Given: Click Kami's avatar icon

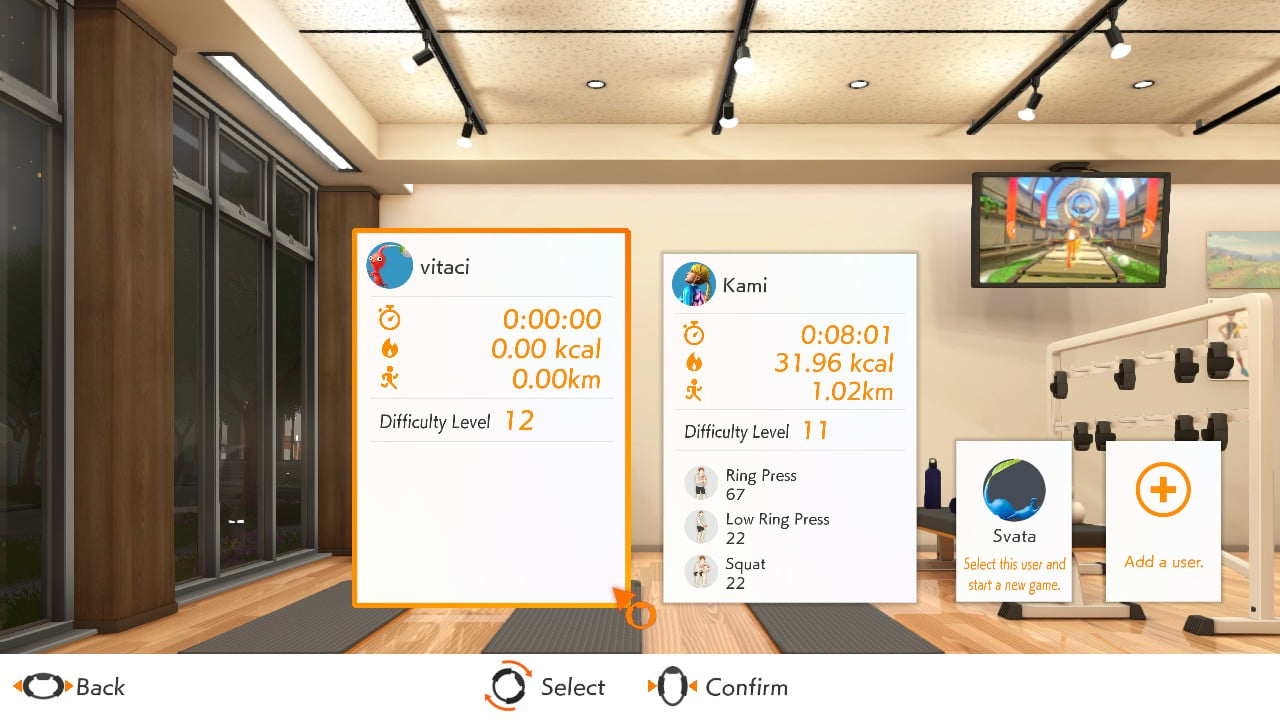Looking at the screenshot, I should 695,284.
